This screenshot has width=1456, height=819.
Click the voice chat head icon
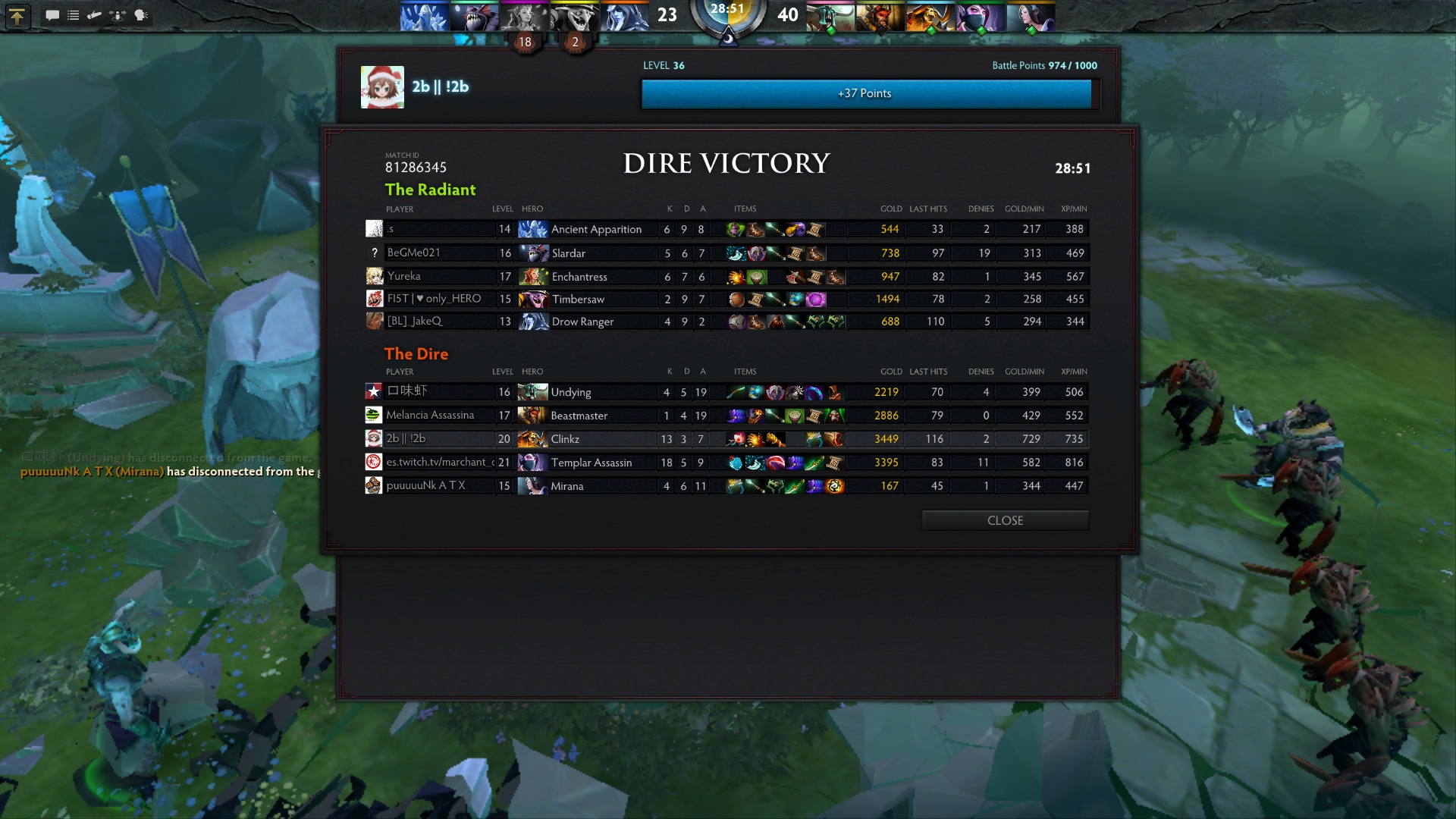(x=141, y=15)
